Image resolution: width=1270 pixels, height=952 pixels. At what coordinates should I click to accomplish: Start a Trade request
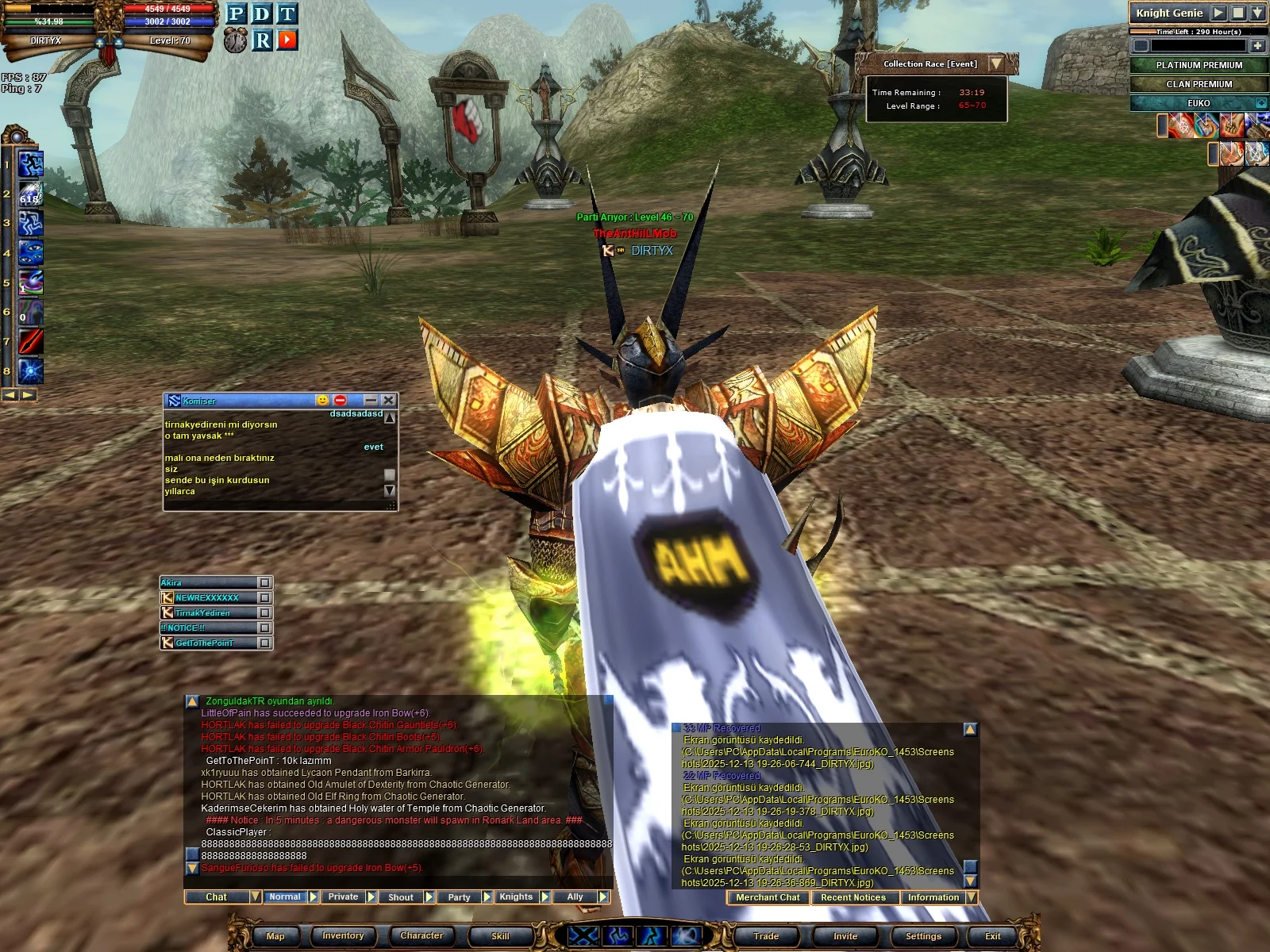pos(766,936)
